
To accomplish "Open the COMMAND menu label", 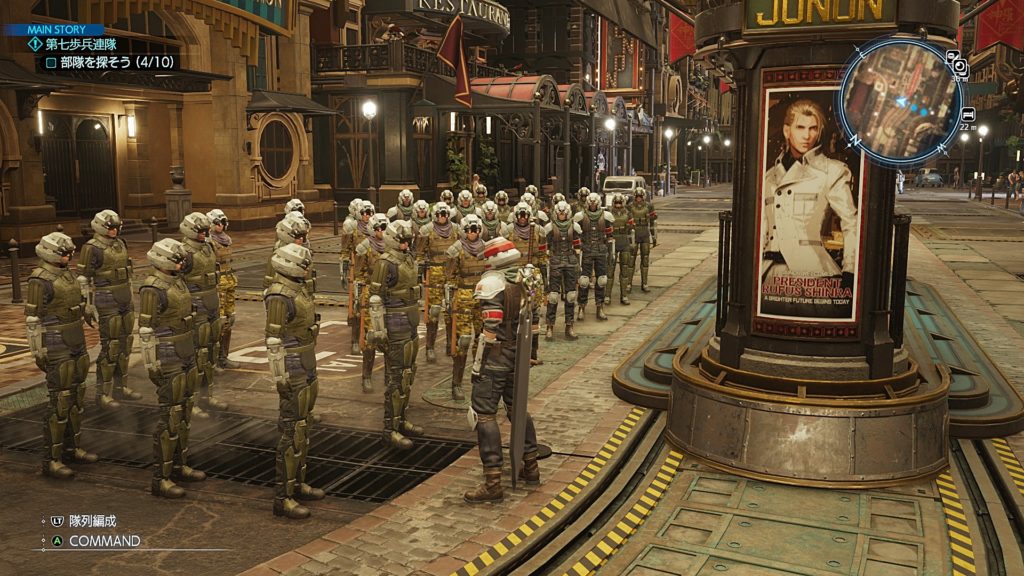I will [x=104, y=541].
